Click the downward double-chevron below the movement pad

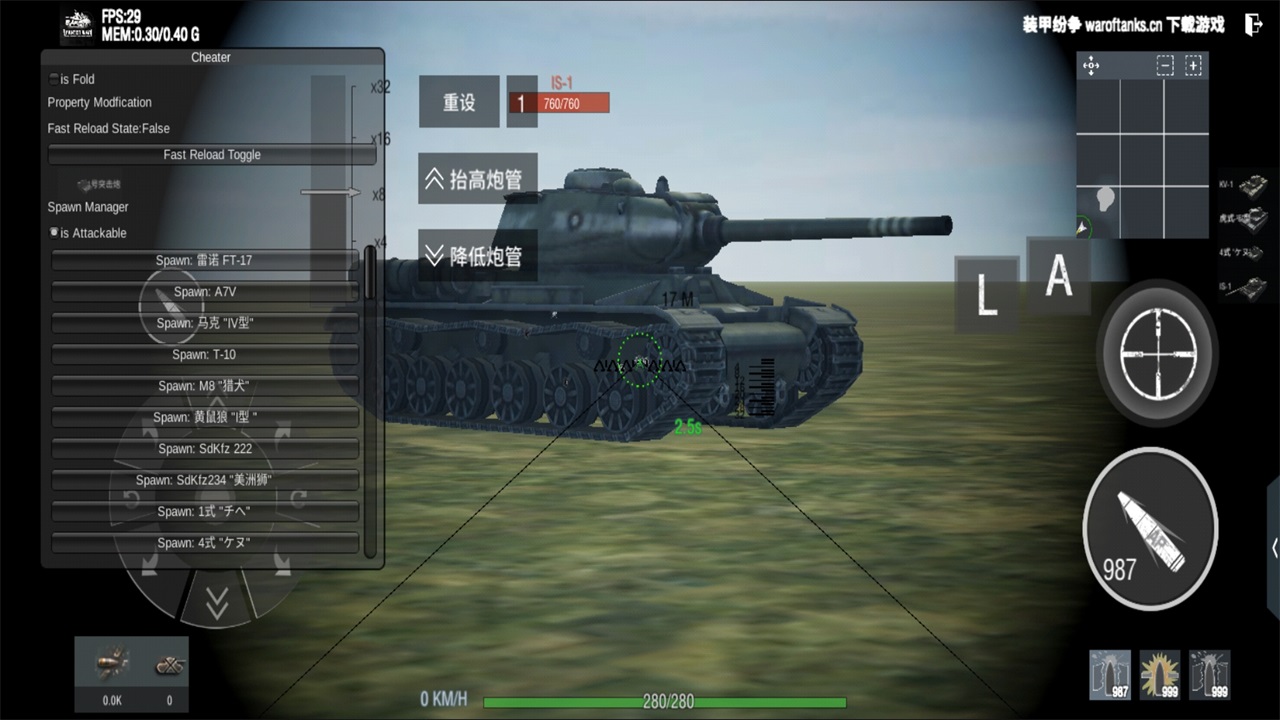click(x=216, y=603)
